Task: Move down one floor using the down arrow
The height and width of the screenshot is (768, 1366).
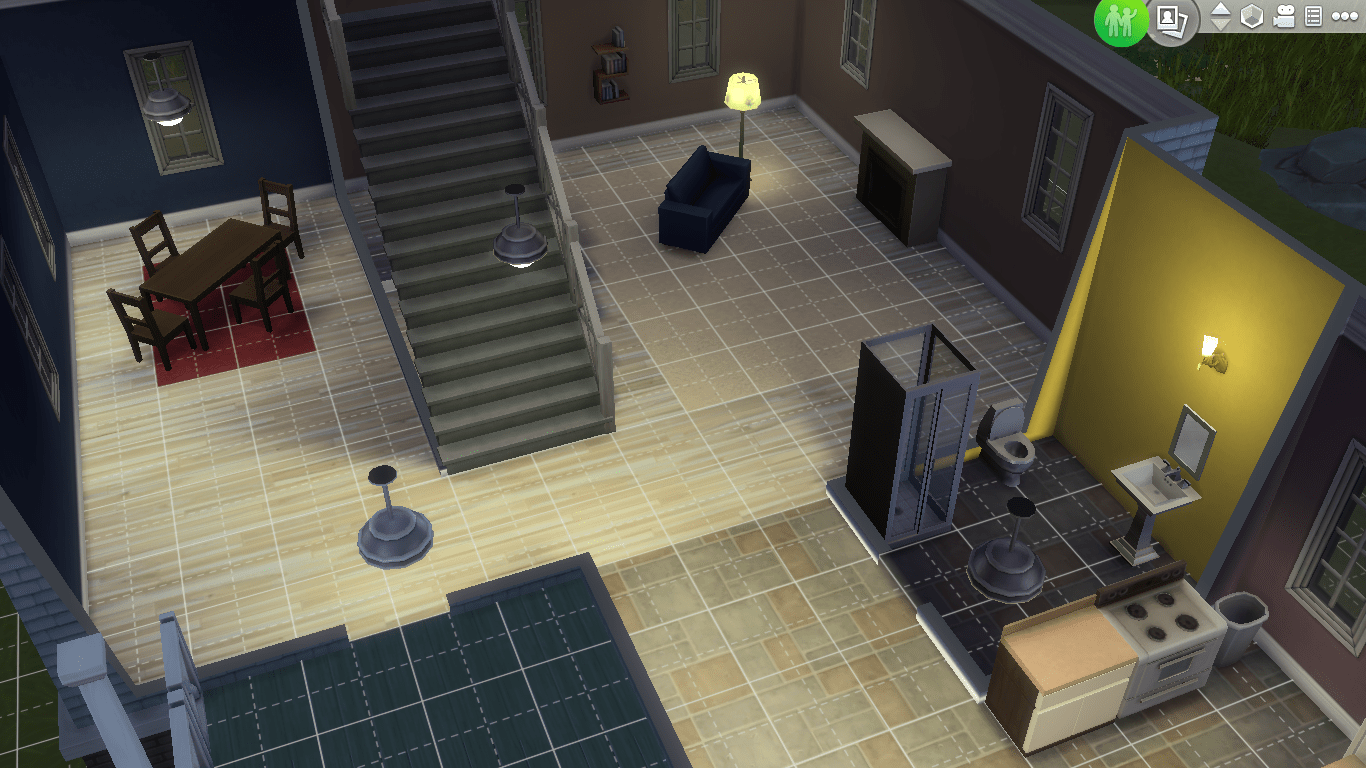Action: 1221,21
